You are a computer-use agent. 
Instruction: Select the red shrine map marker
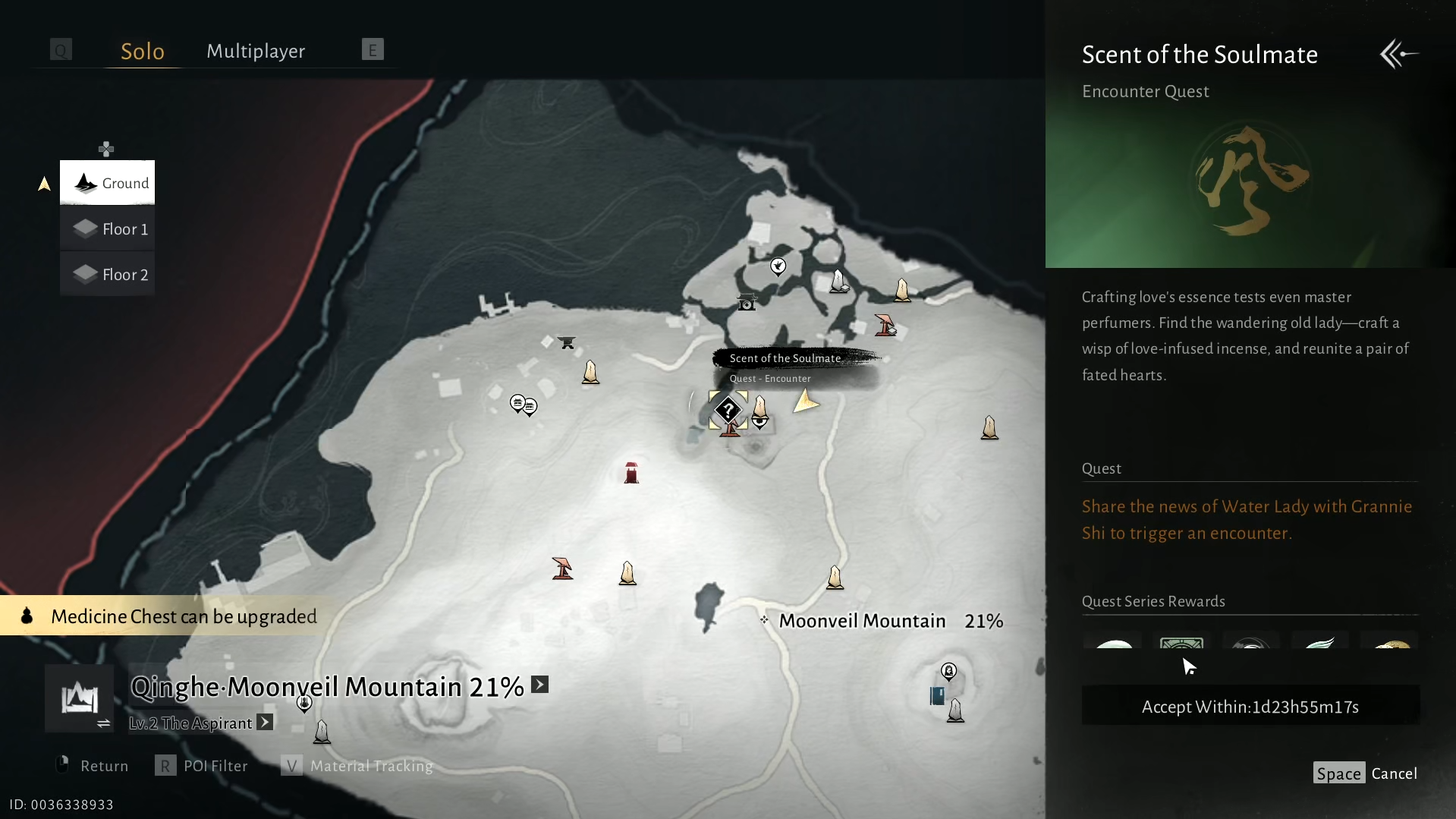tap(631, 473)
